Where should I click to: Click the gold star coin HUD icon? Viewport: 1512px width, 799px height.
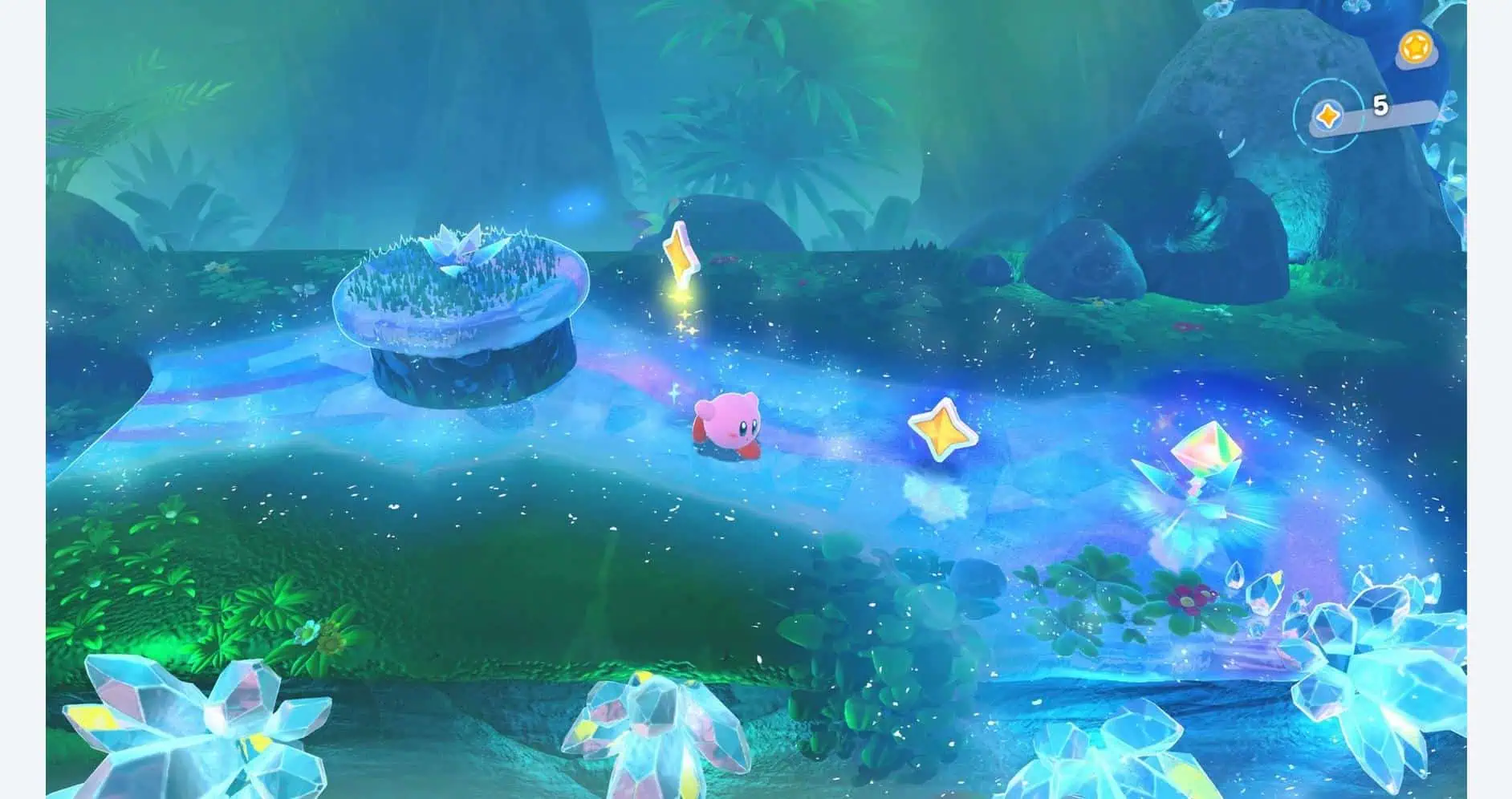[1416, 46]
